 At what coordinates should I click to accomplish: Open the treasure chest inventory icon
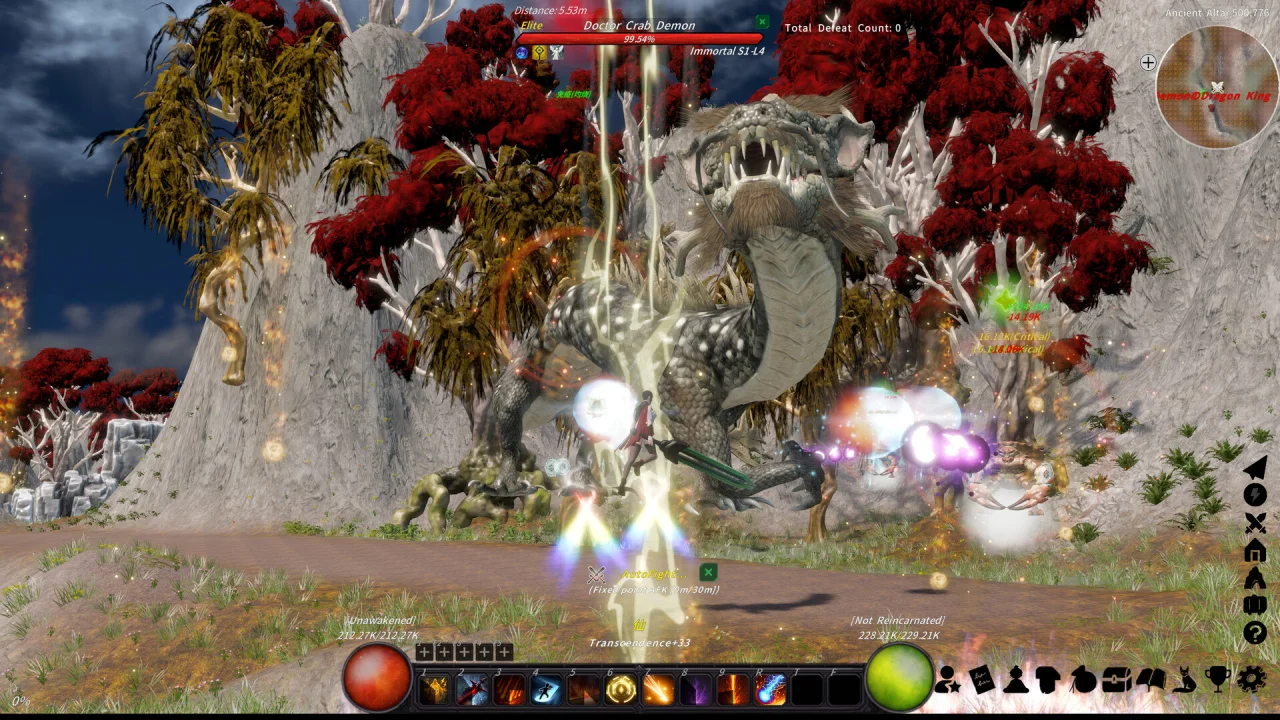1116,679
